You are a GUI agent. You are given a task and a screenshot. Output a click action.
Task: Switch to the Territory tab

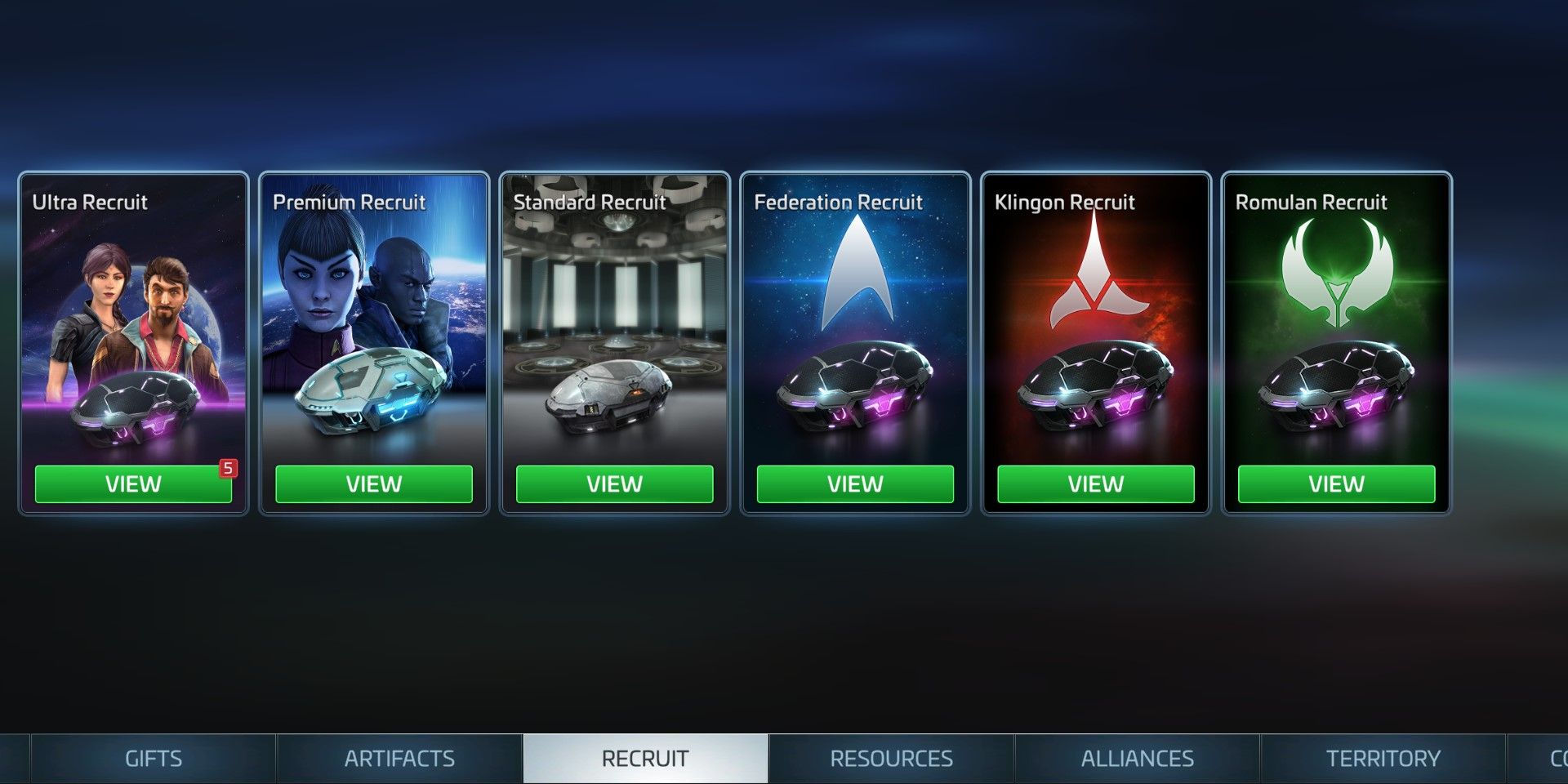(x=1383, y=759)
